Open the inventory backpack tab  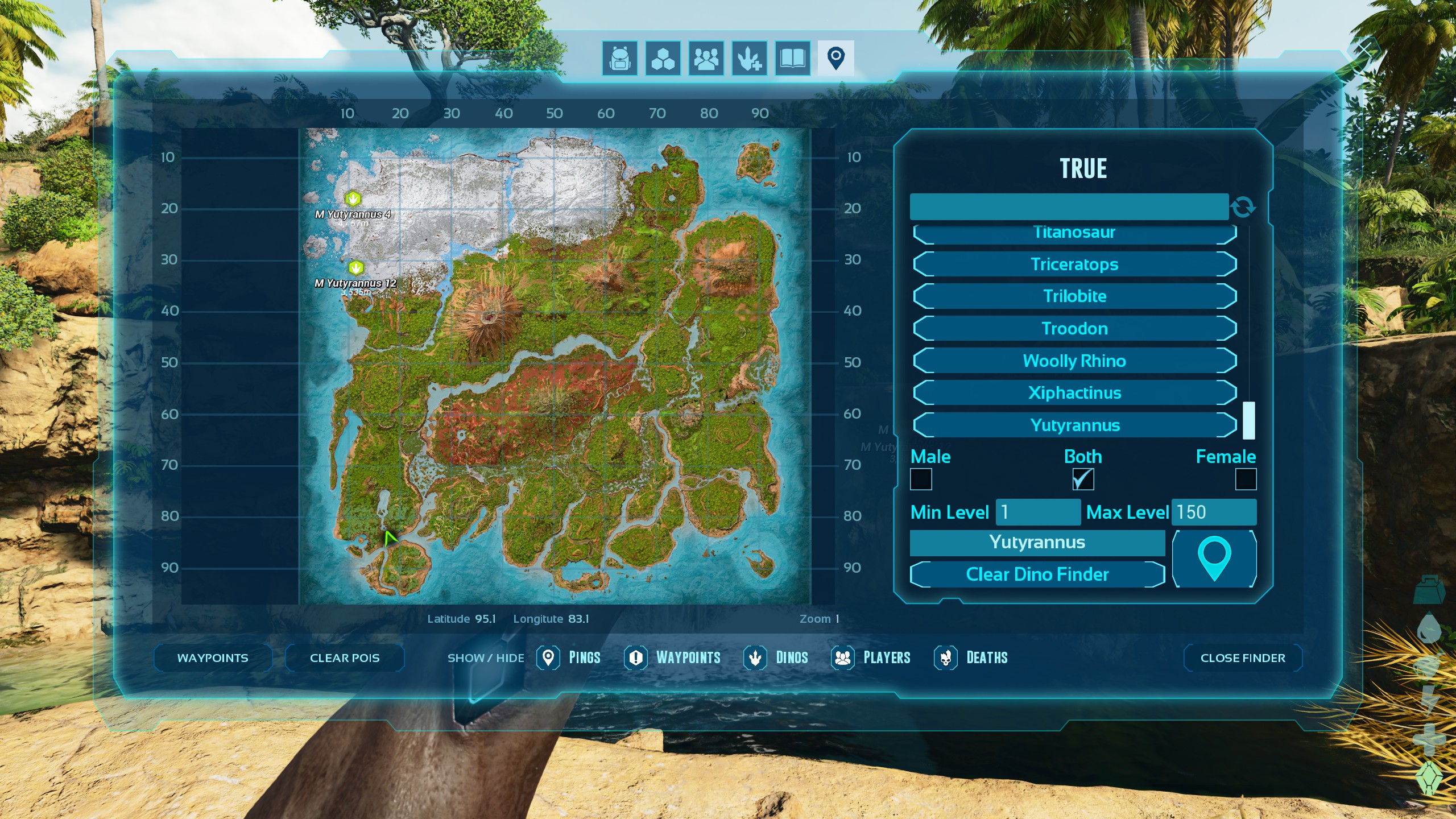coord(619,58)
